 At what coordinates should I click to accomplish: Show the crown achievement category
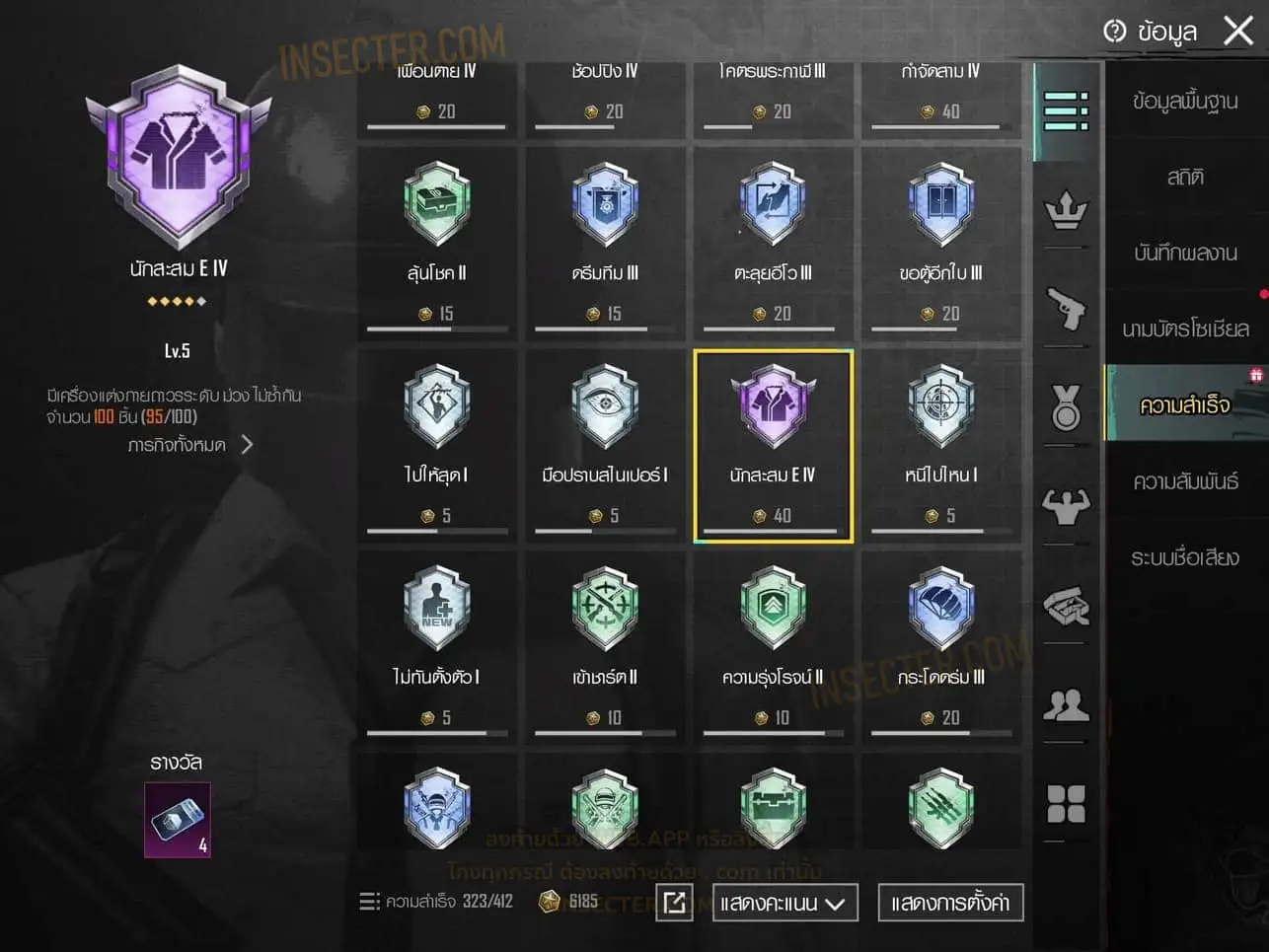[x=1066, y=210]
